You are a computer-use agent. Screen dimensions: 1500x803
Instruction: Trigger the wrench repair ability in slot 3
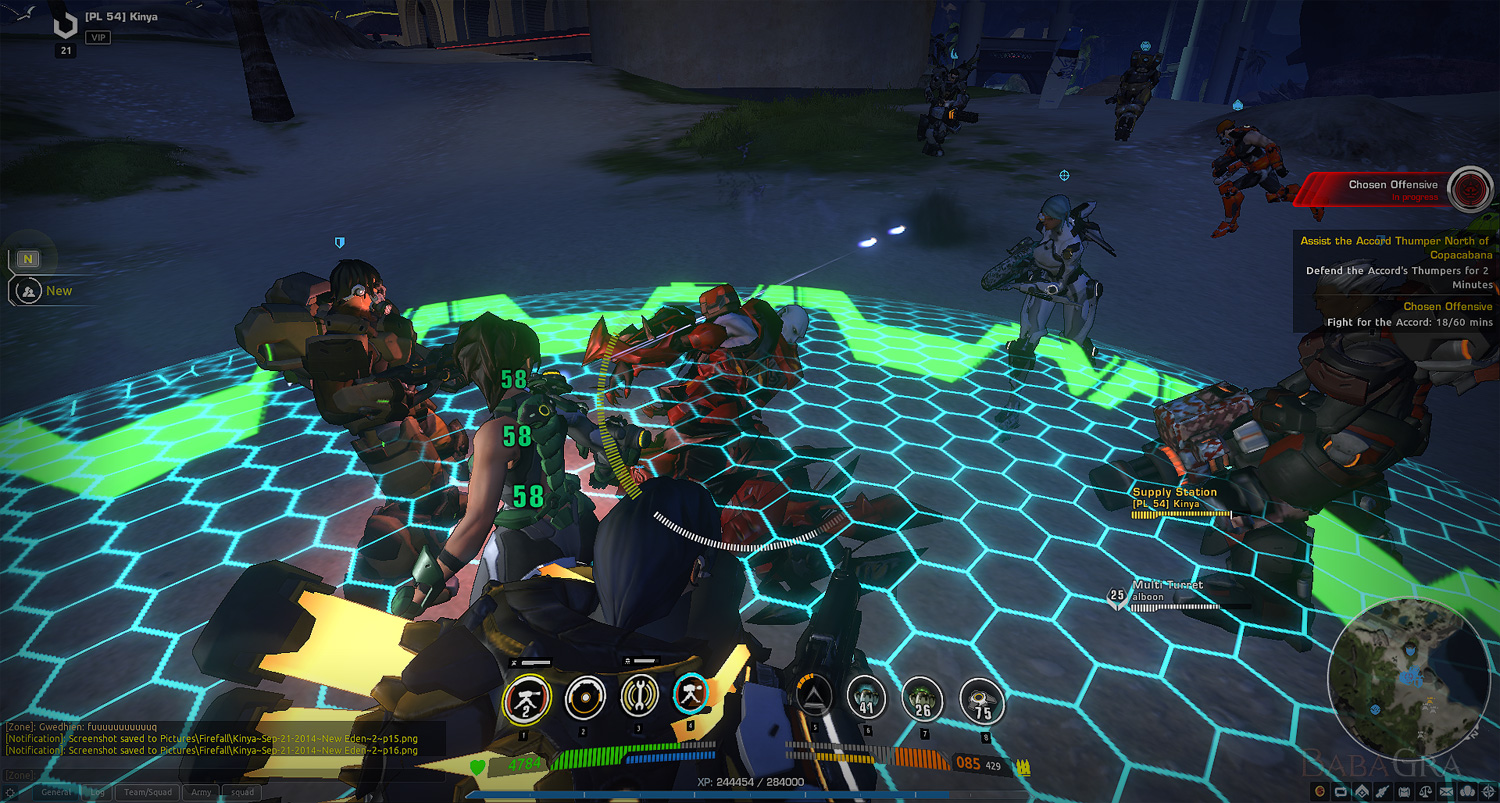638,696
